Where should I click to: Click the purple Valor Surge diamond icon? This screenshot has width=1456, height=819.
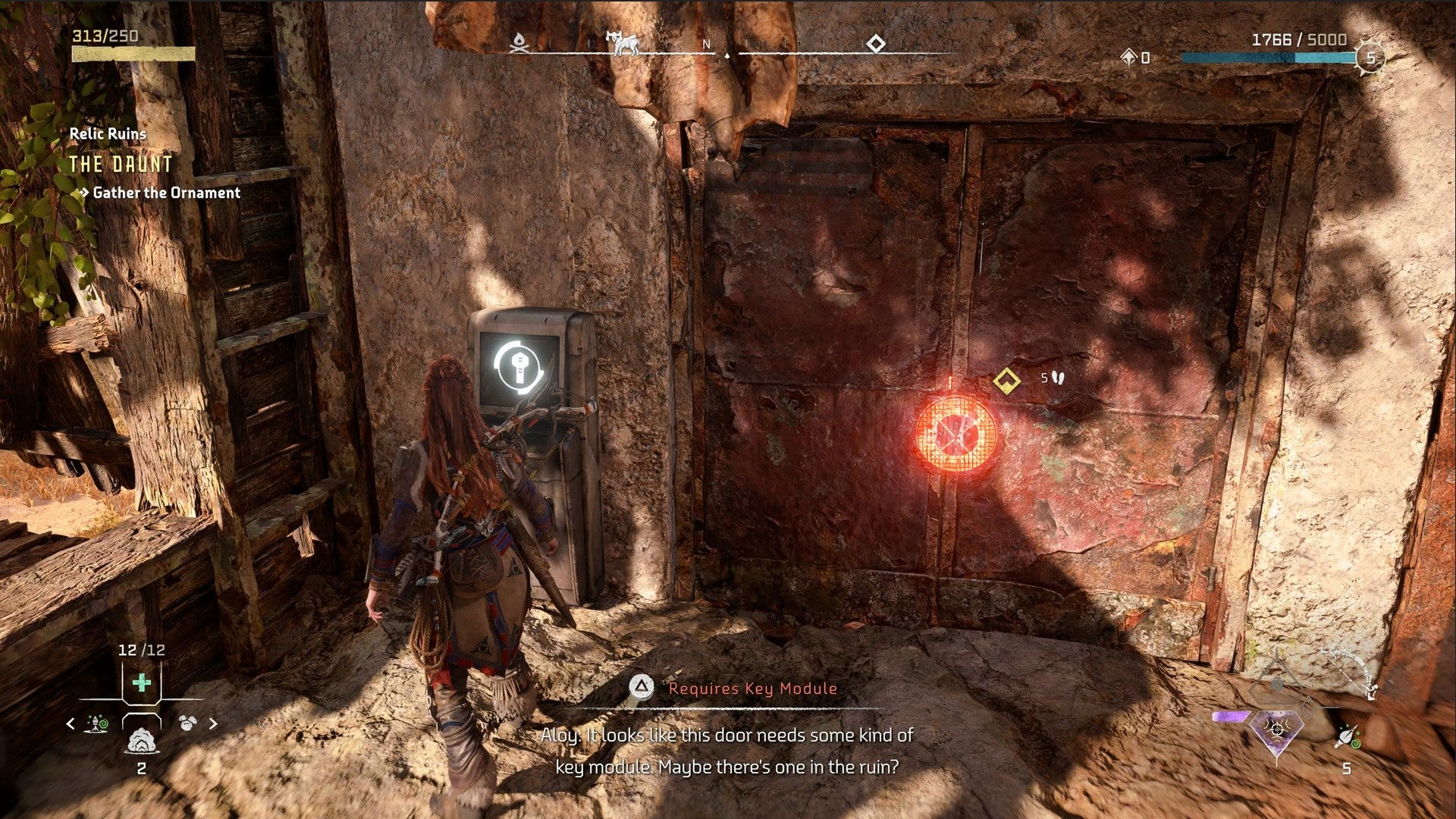point(1276,732)
